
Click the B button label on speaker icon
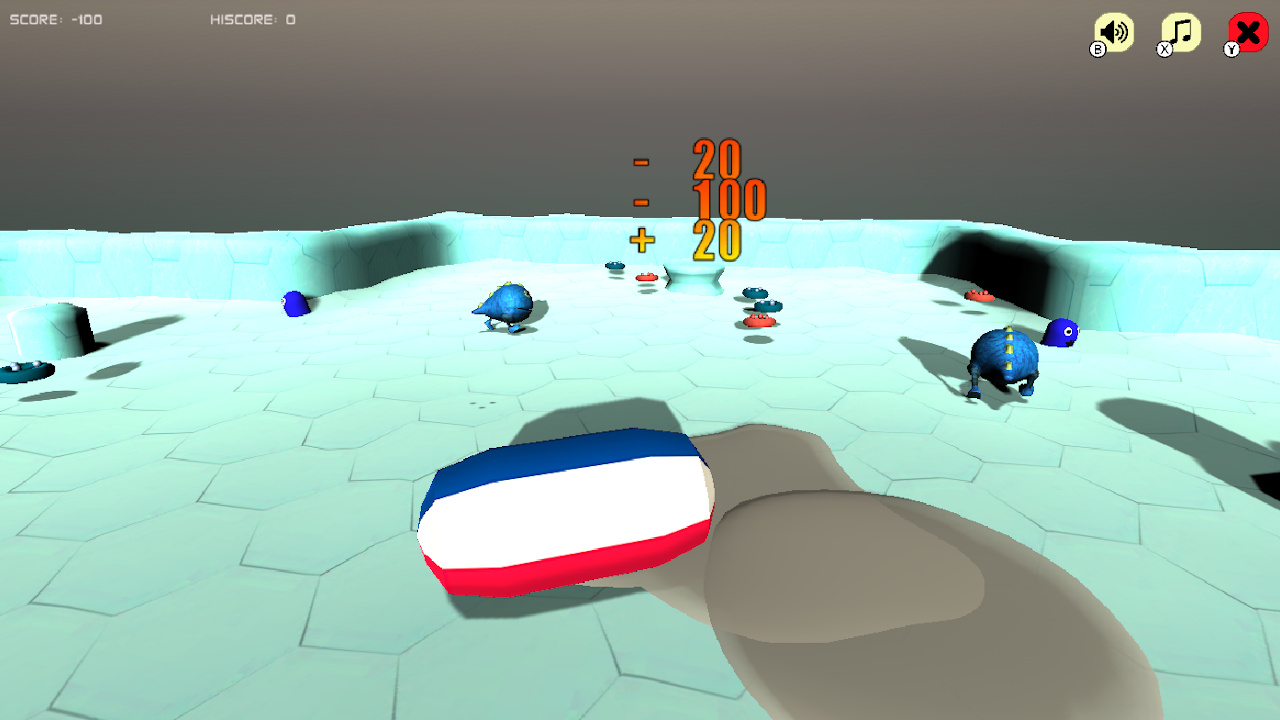coord(1096,48)
